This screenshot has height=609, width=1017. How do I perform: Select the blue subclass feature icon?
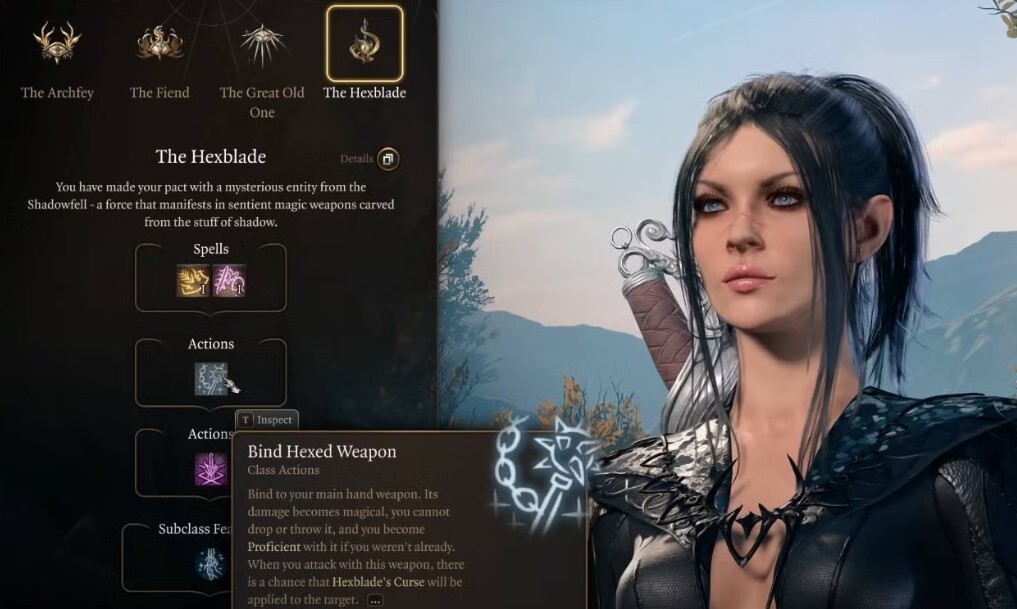click(211, 564)
